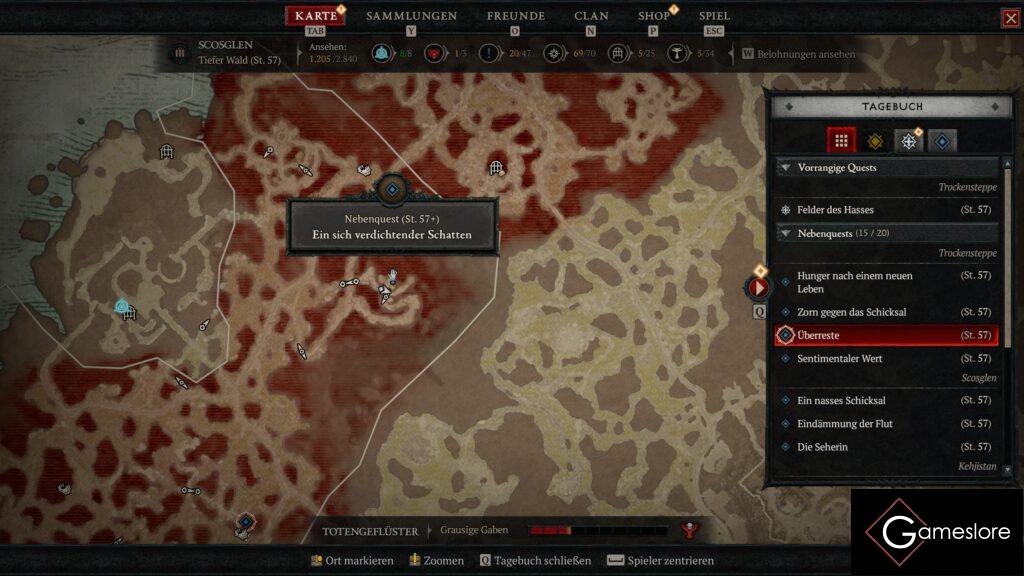Select the quest Hunger nach einem neuen Leben

[x=854, y=282]
